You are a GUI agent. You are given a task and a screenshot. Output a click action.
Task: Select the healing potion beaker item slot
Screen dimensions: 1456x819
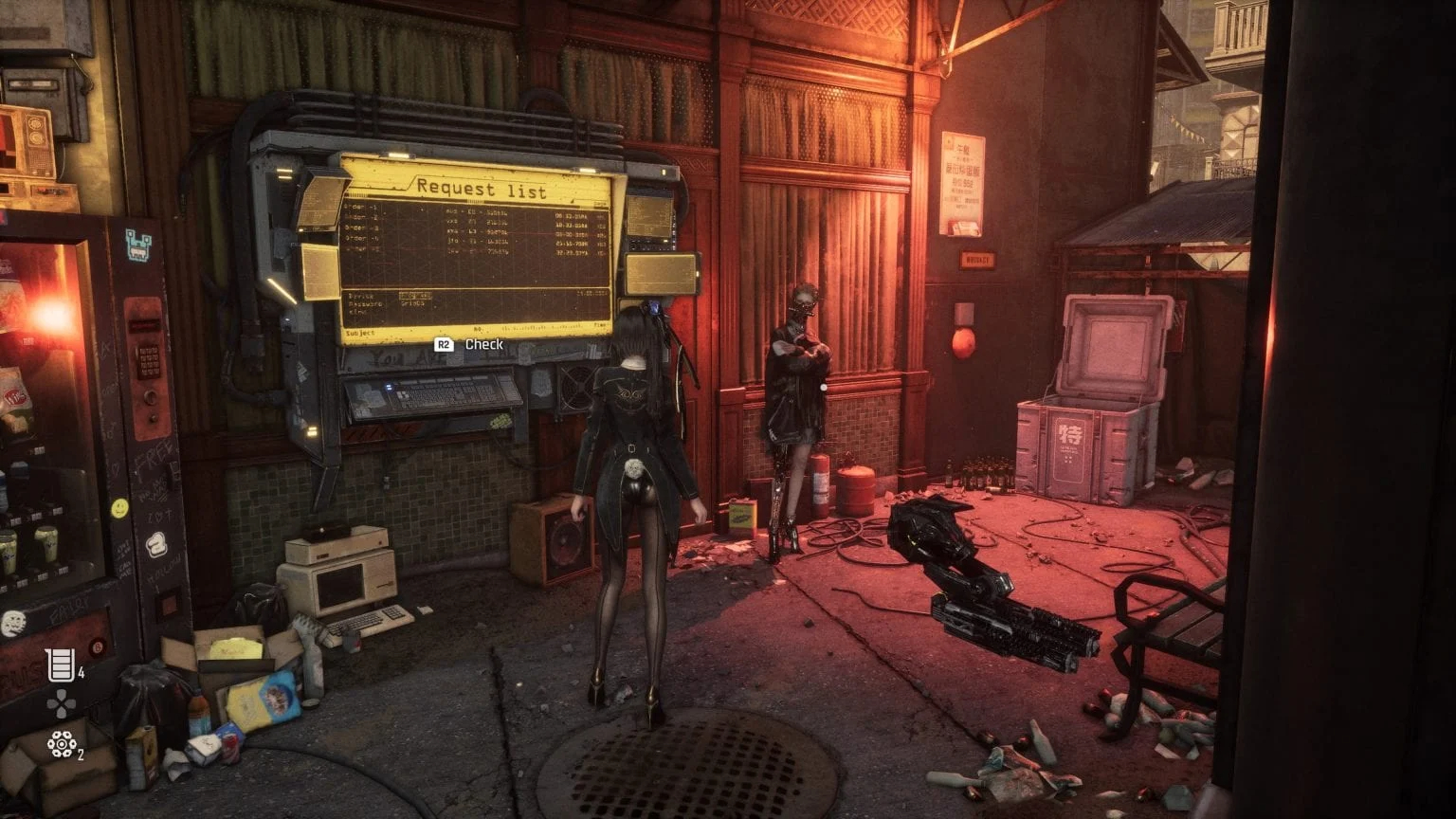pos(61,665)
